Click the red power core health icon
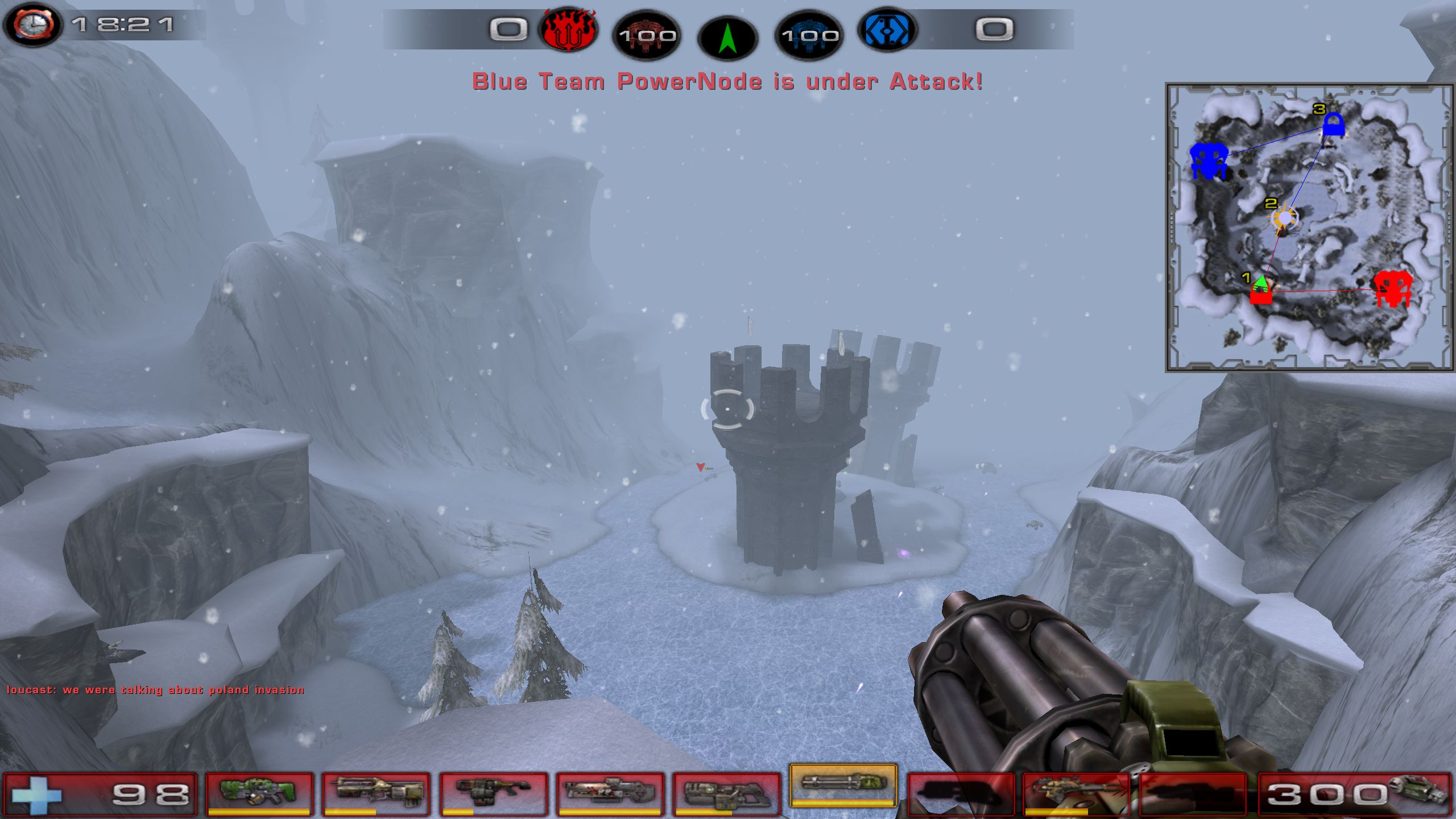Screen dimensions: 1456x819 647,35
